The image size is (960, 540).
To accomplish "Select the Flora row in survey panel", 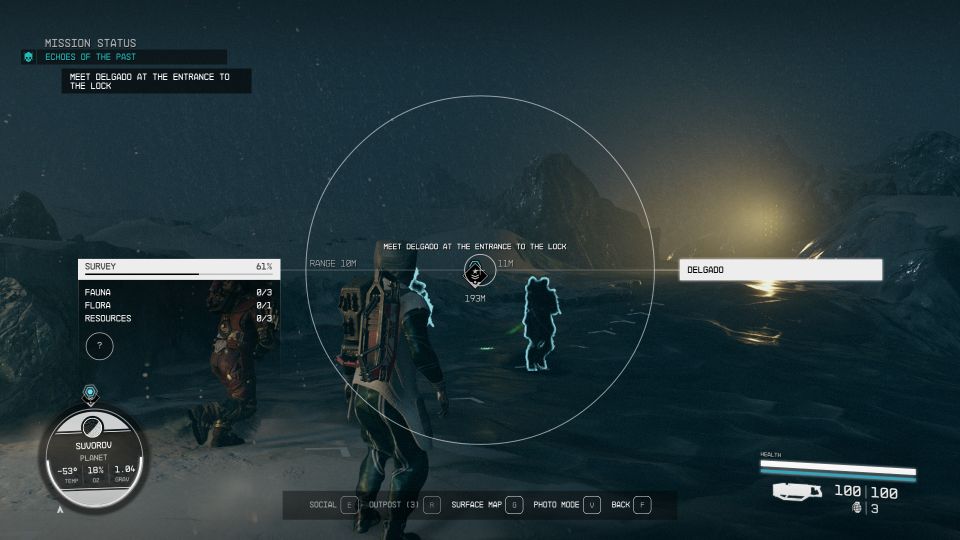I will click(x=178, y=305).
